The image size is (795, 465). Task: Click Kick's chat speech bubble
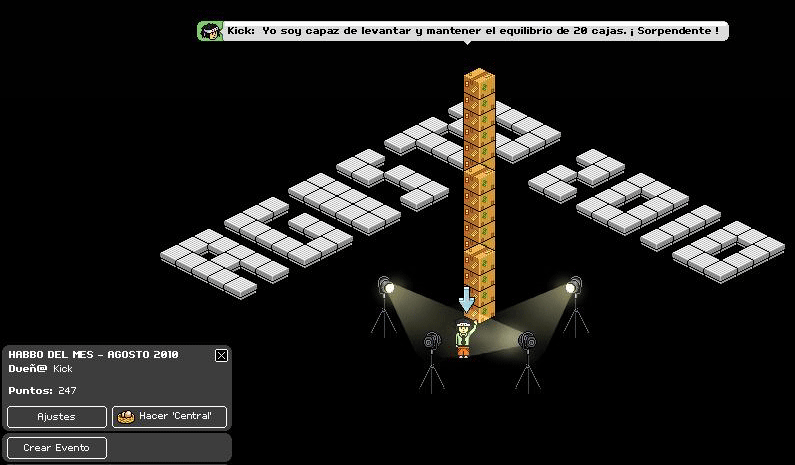tap(463, 31)
